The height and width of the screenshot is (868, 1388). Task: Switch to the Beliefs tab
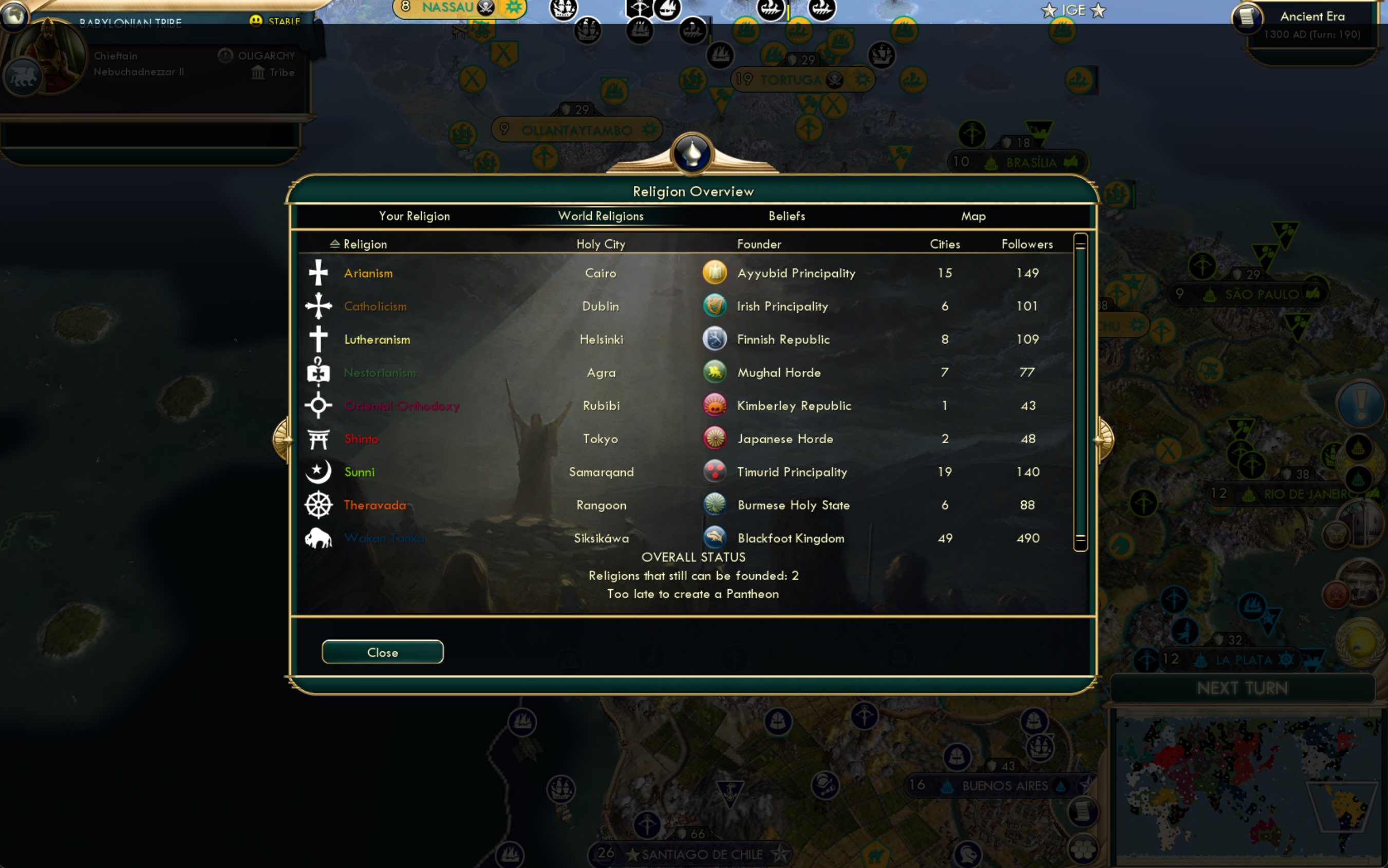pos(786,216)
